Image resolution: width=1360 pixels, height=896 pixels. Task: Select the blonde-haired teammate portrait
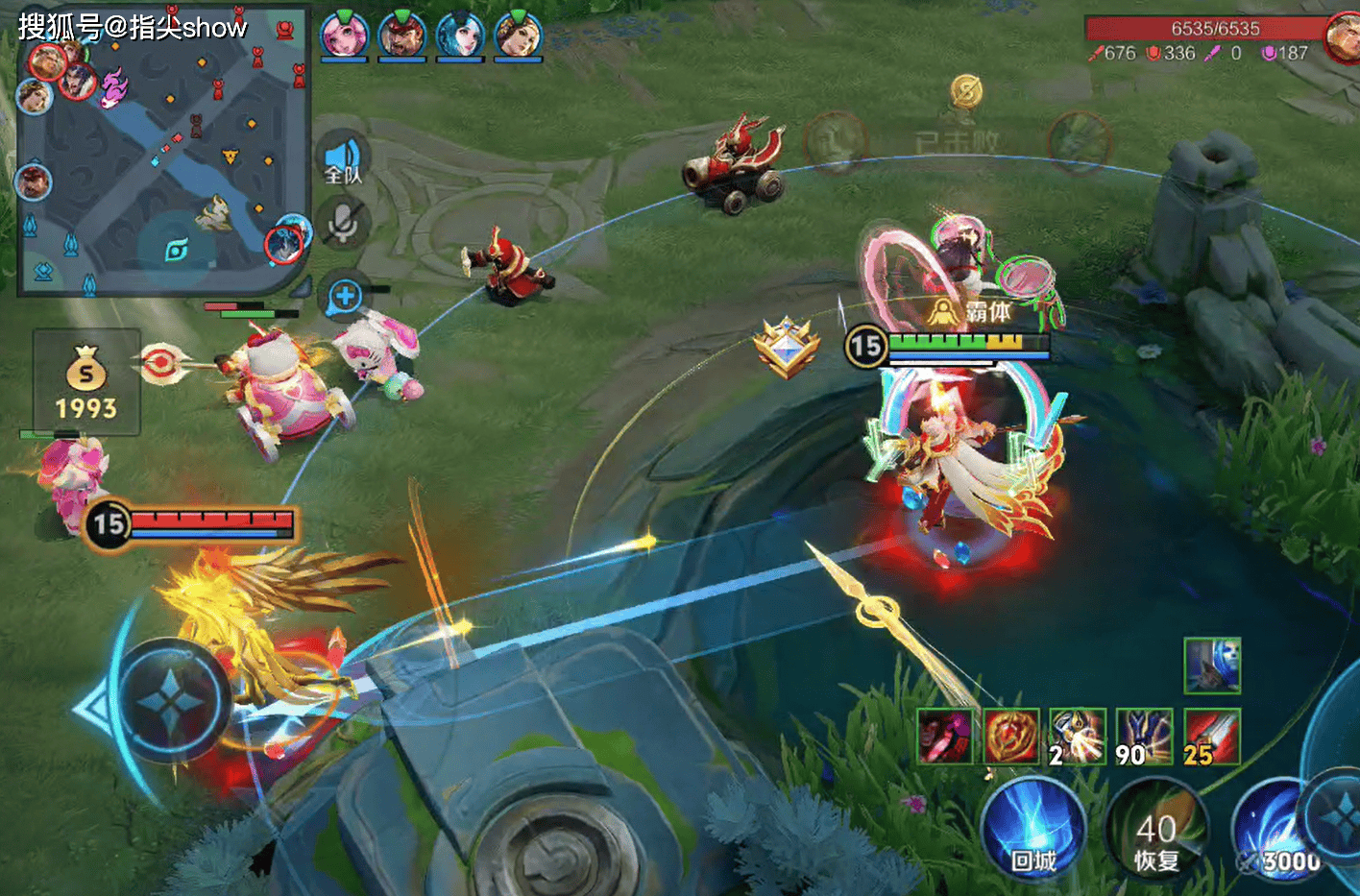tap(519, 36)
